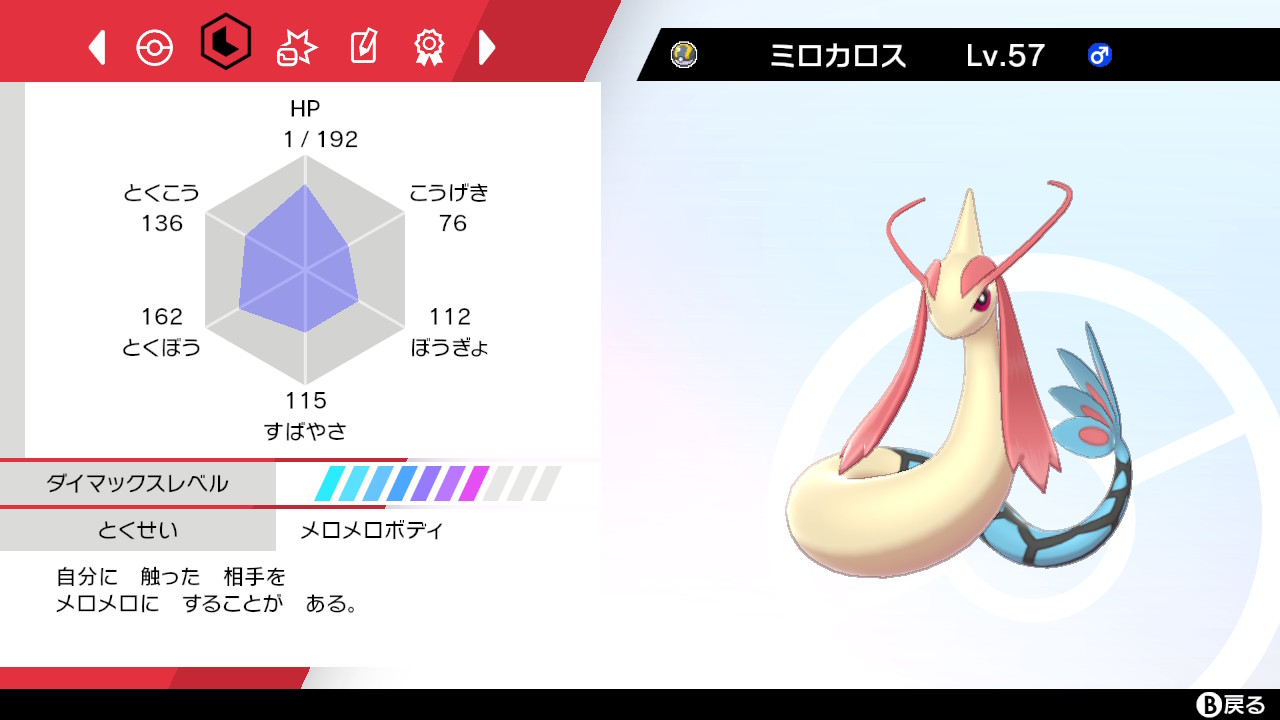Expand the とくせい section

[x=137, y=531]
